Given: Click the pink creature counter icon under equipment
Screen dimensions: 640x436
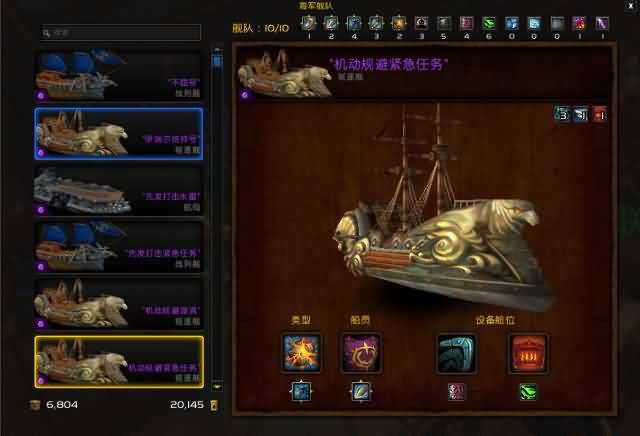Looking at the screenshot, I should [456, 391].
